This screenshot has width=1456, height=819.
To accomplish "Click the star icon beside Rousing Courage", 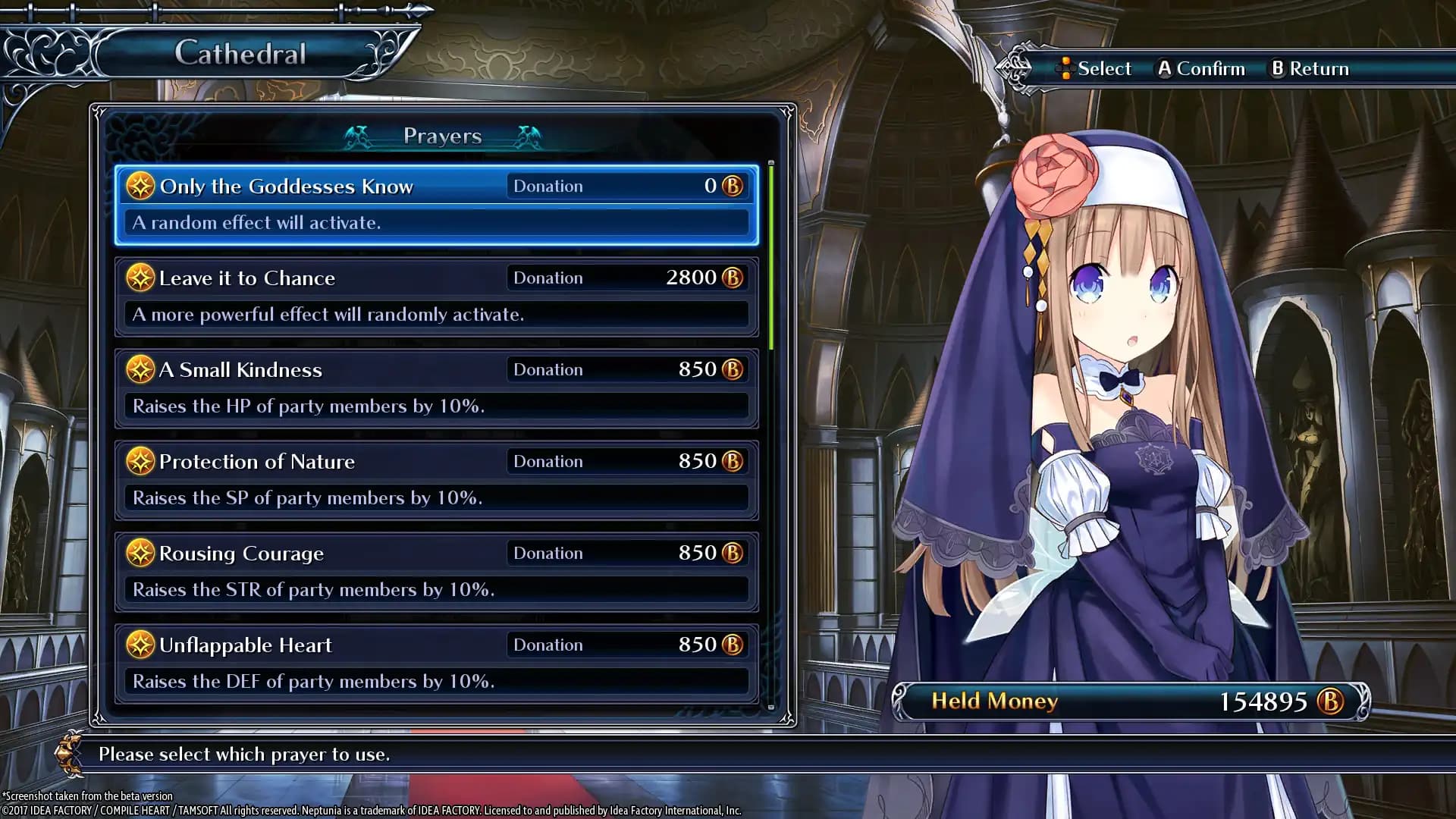I will (141, 553).
